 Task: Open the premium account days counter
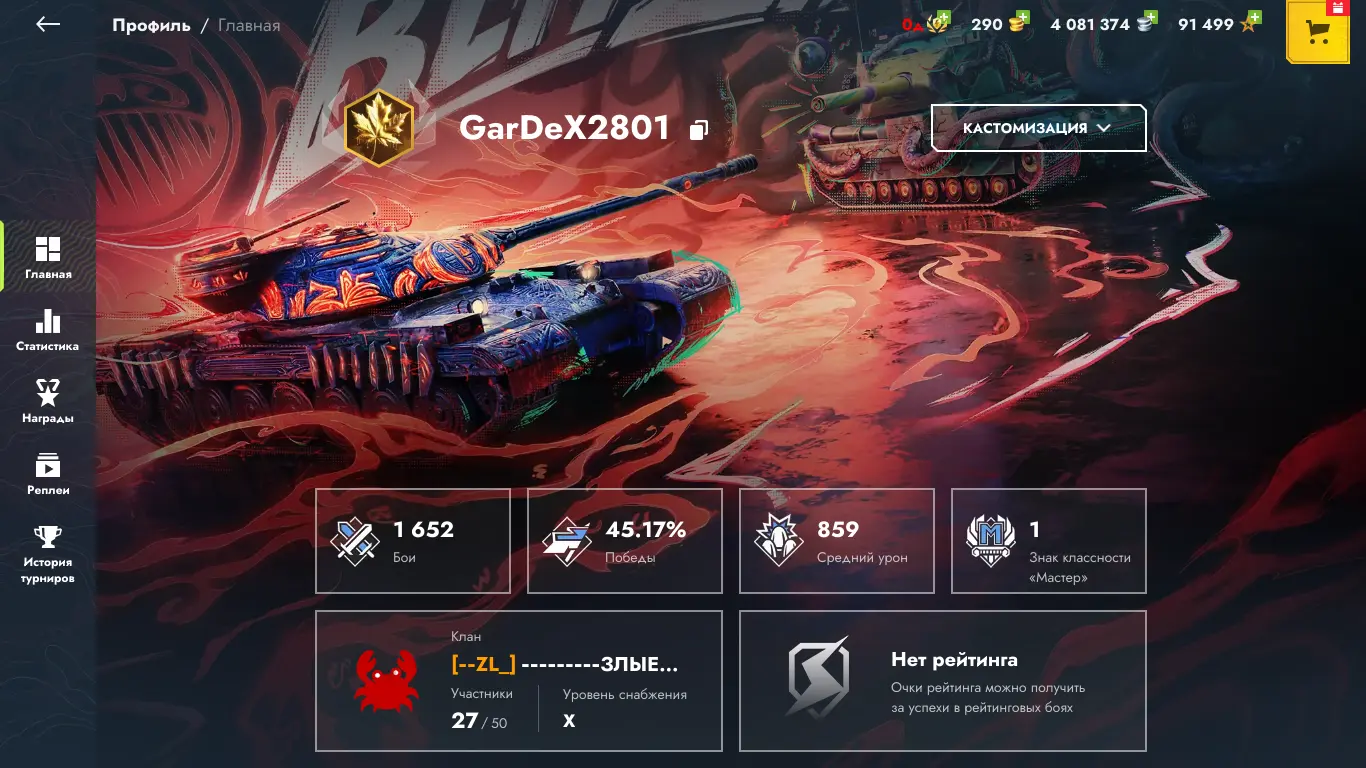pyautogui.click(x=927, y=24)
